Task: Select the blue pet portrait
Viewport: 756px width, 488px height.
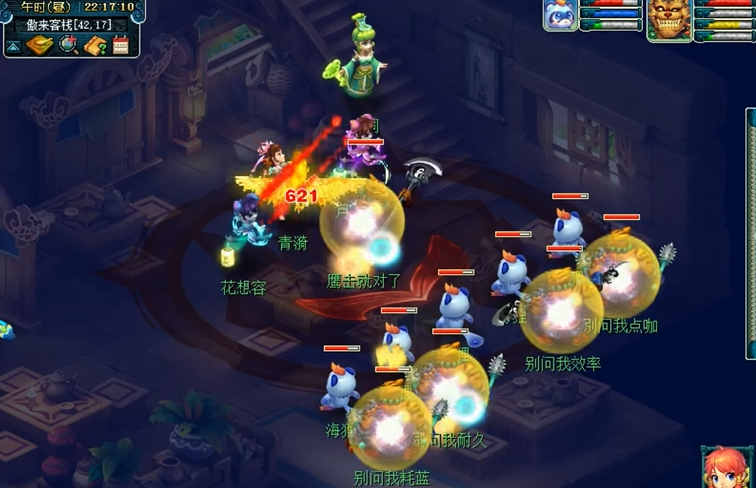Action: click(560, 16)
